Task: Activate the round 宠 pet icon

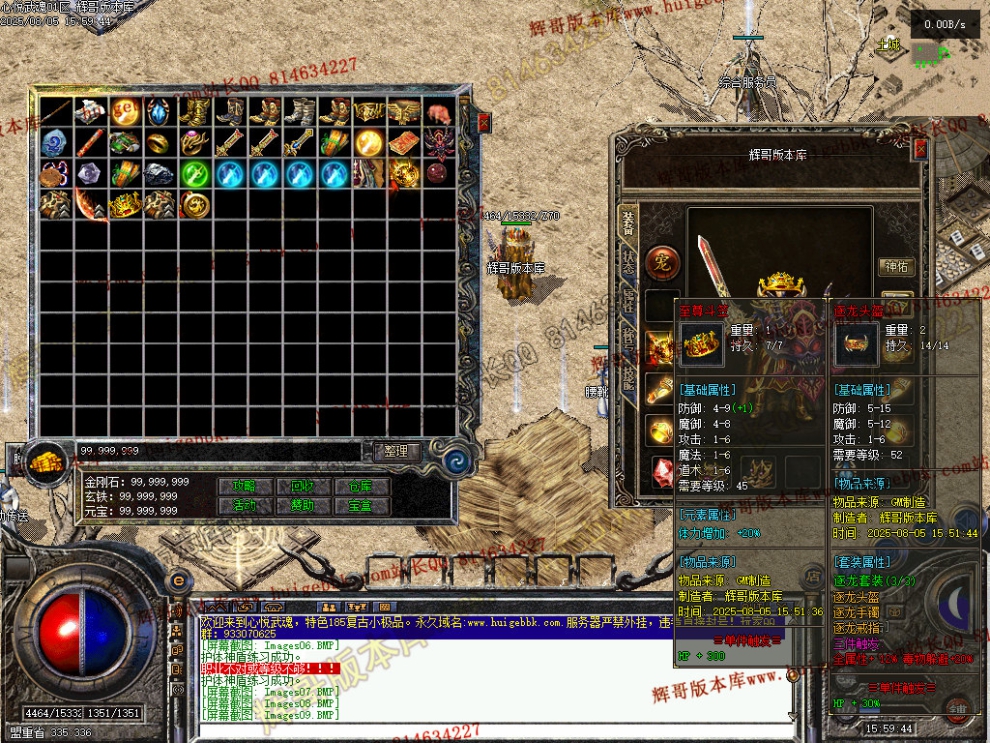Action: click(x=661, y=263)
